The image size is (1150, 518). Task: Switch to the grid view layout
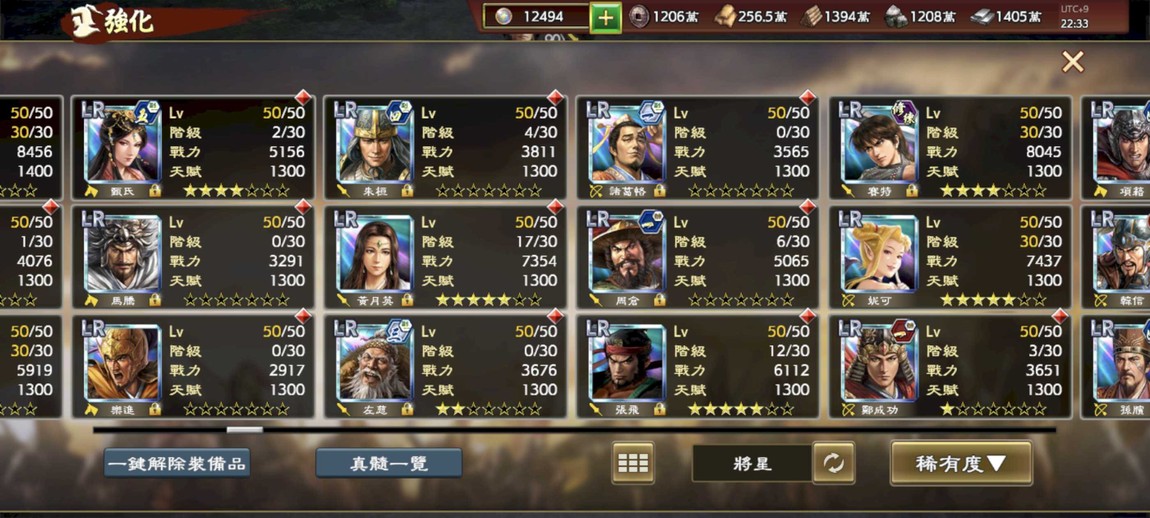(633, 463)
